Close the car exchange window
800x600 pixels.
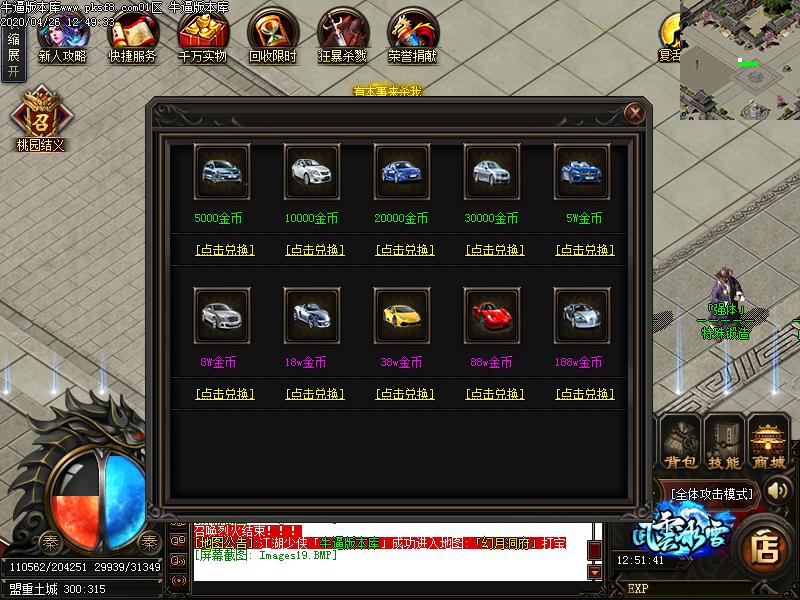coord(633,113)
